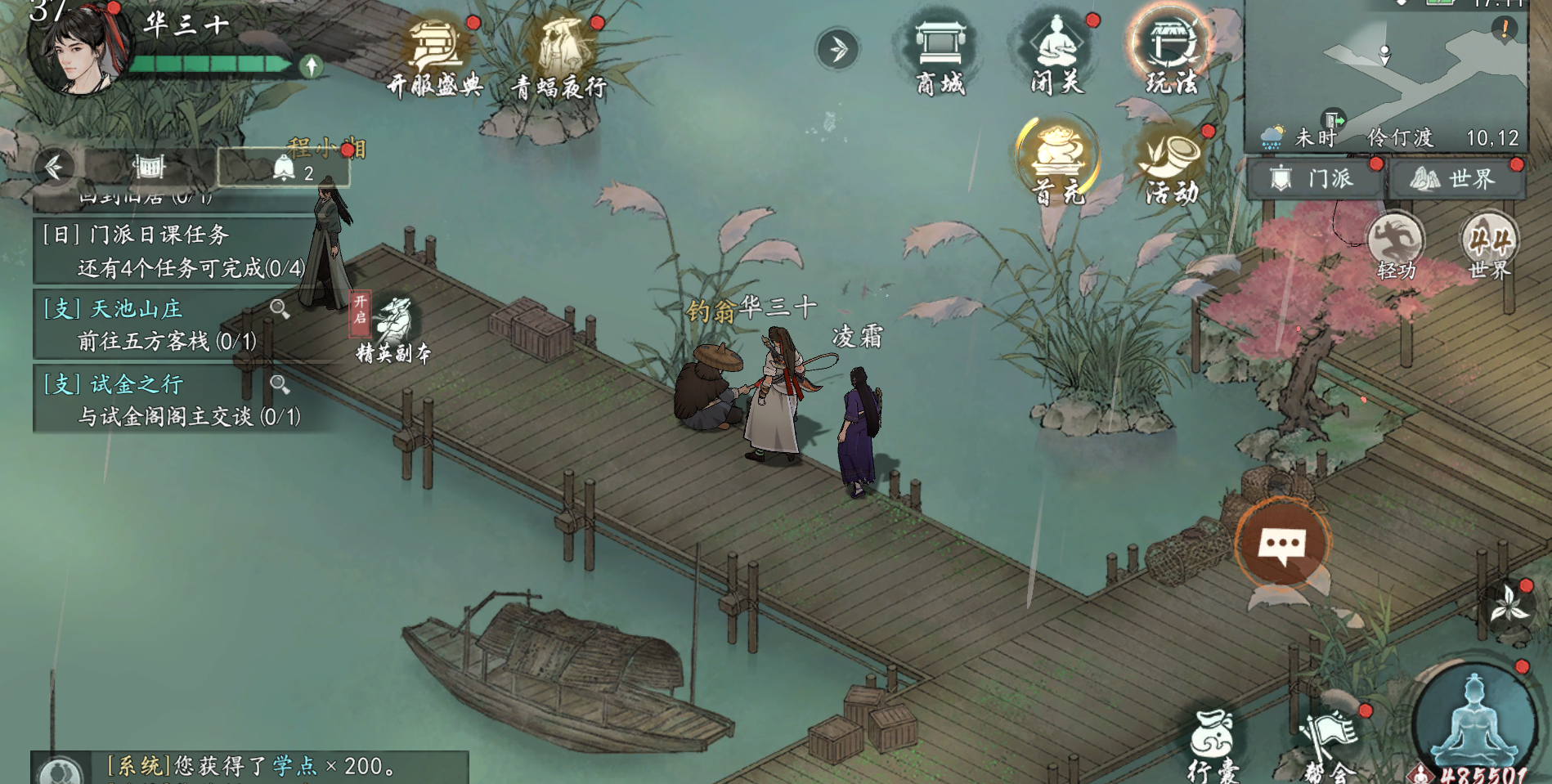Image resolution: width=1552 pixels, height=784 pixels.
Task: Open the 开服盛典 event icon
Action: click(x=435, y=56)
